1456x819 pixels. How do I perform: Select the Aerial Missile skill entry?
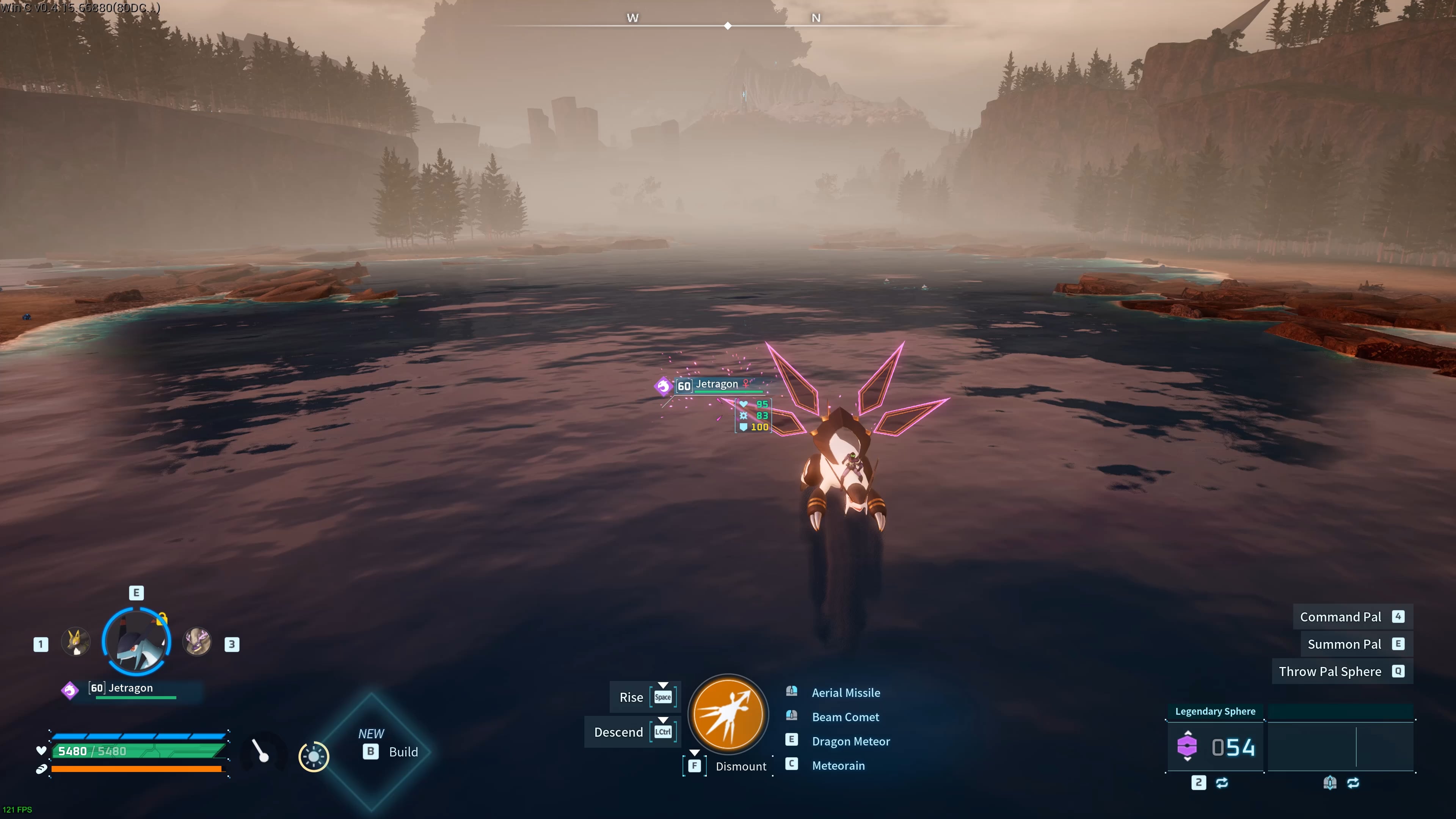click(x=846, y=693)
